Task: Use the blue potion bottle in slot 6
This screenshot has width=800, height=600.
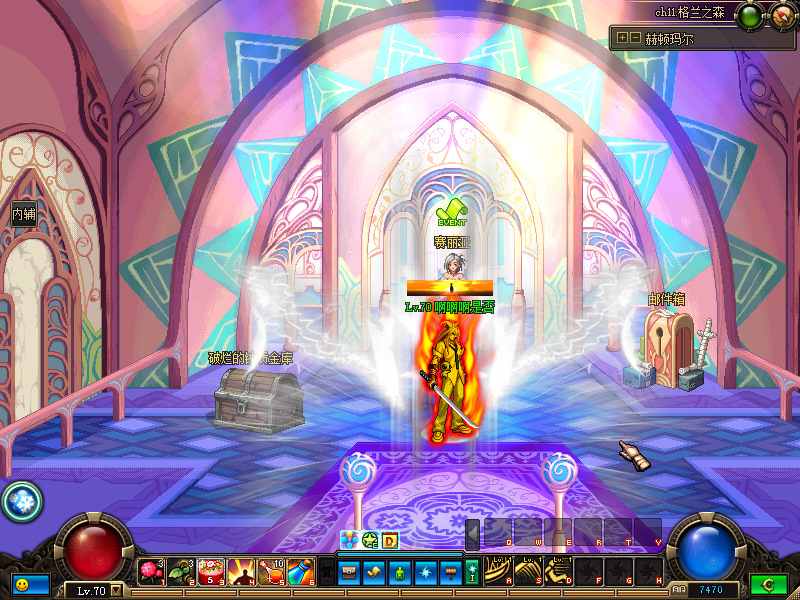Action: (x=301, y=572)
